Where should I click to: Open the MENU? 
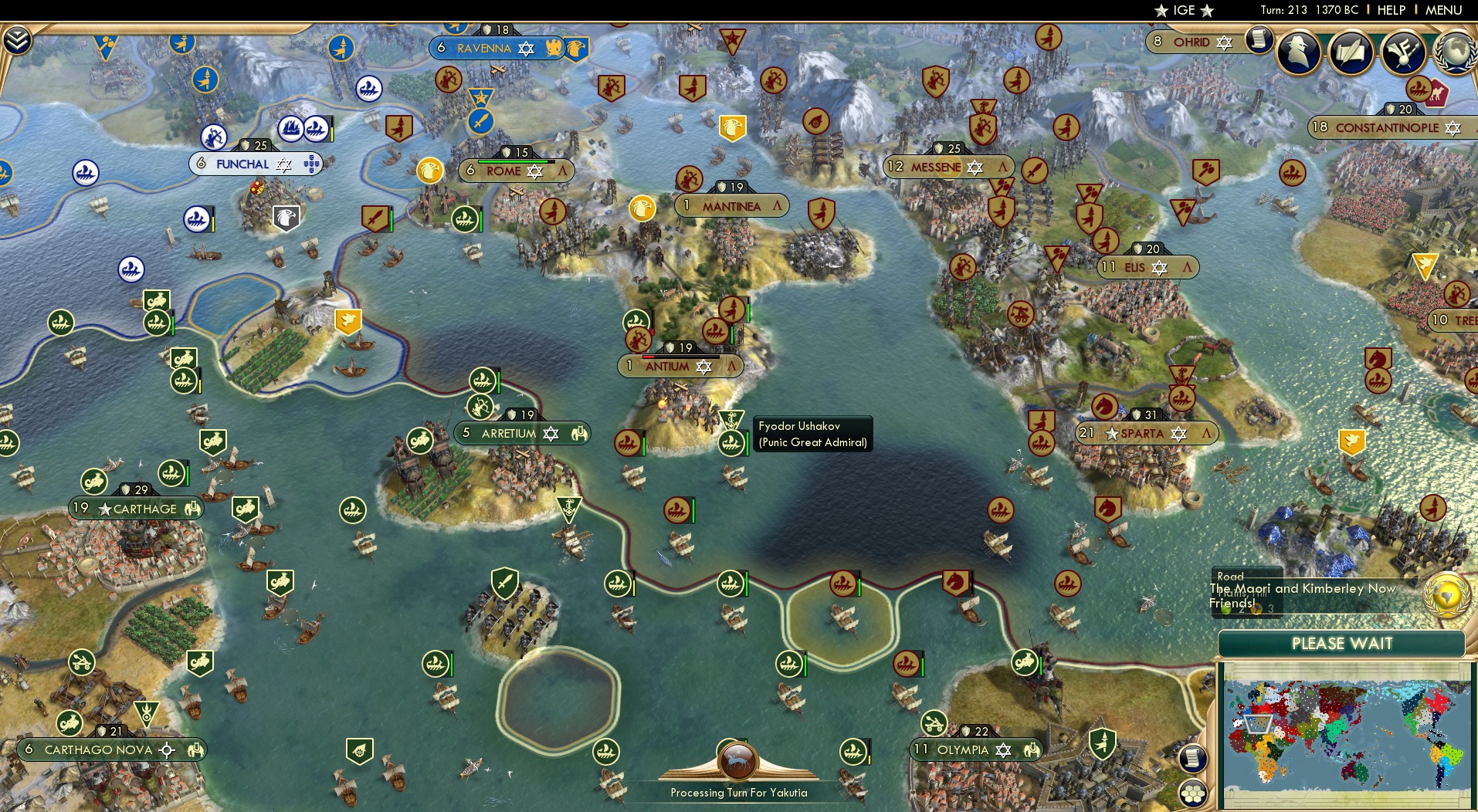pos(1446,10)
